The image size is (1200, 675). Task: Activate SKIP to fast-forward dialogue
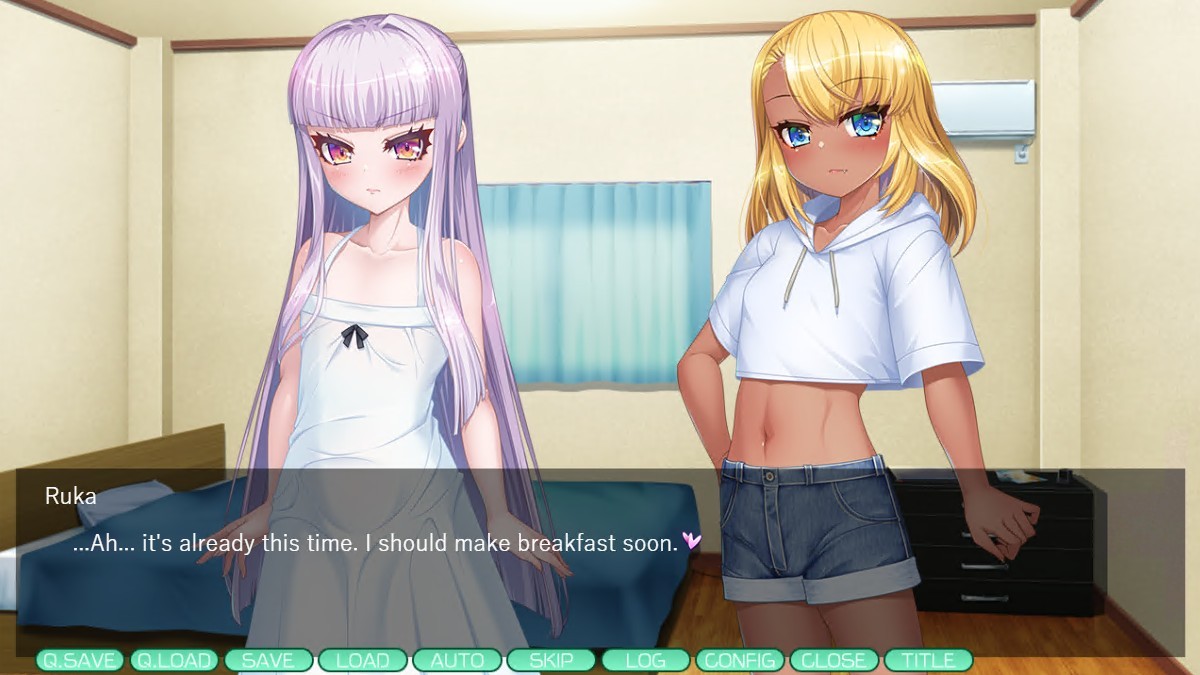551,660
